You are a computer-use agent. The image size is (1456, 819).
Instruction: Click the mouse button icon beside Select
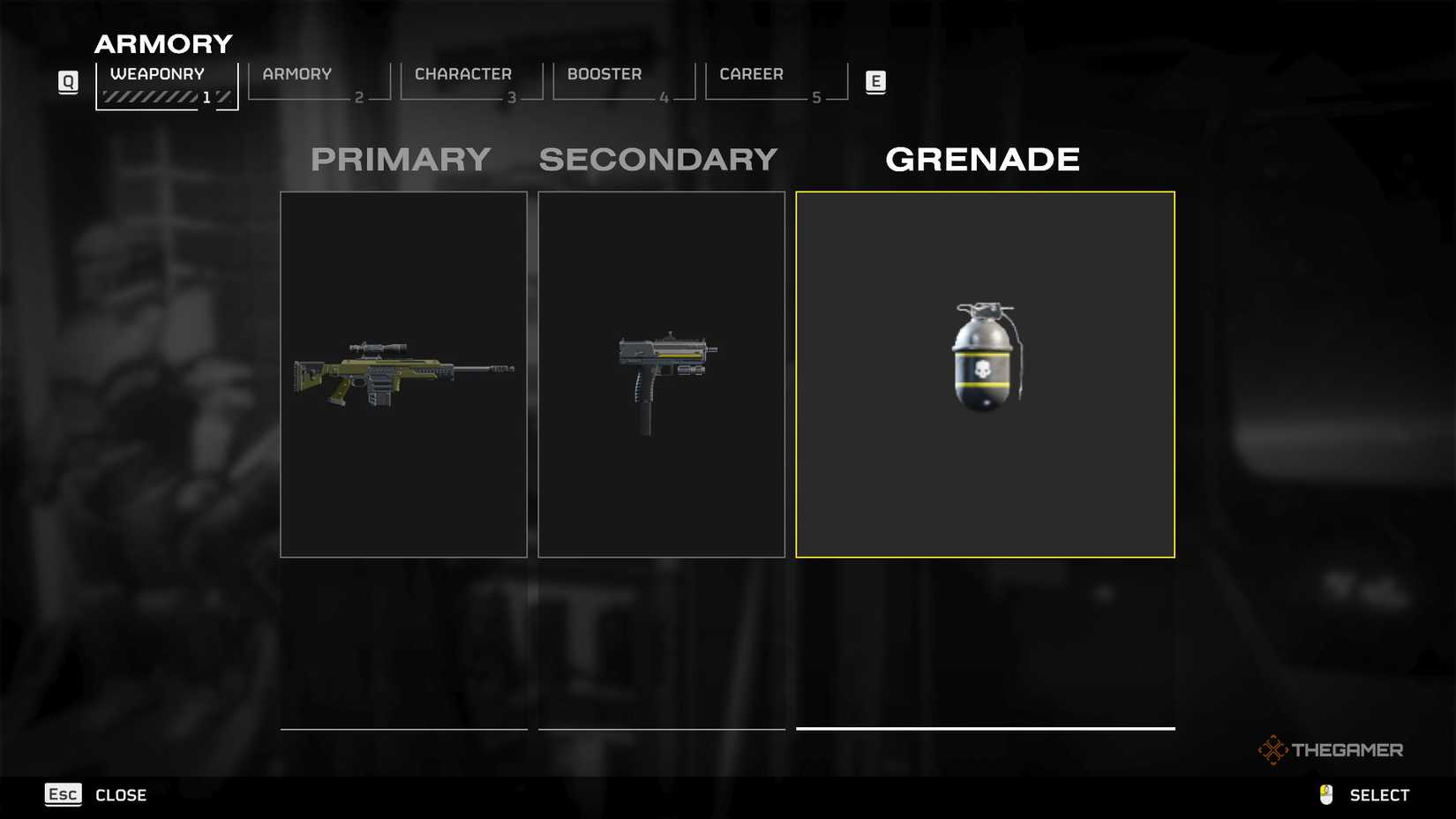click(1325, 793)
